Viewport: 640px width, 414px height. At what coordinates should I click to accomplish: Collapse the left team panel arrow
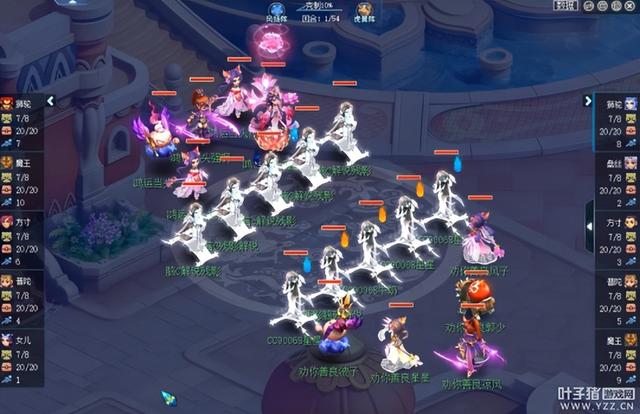coord(50,101)
